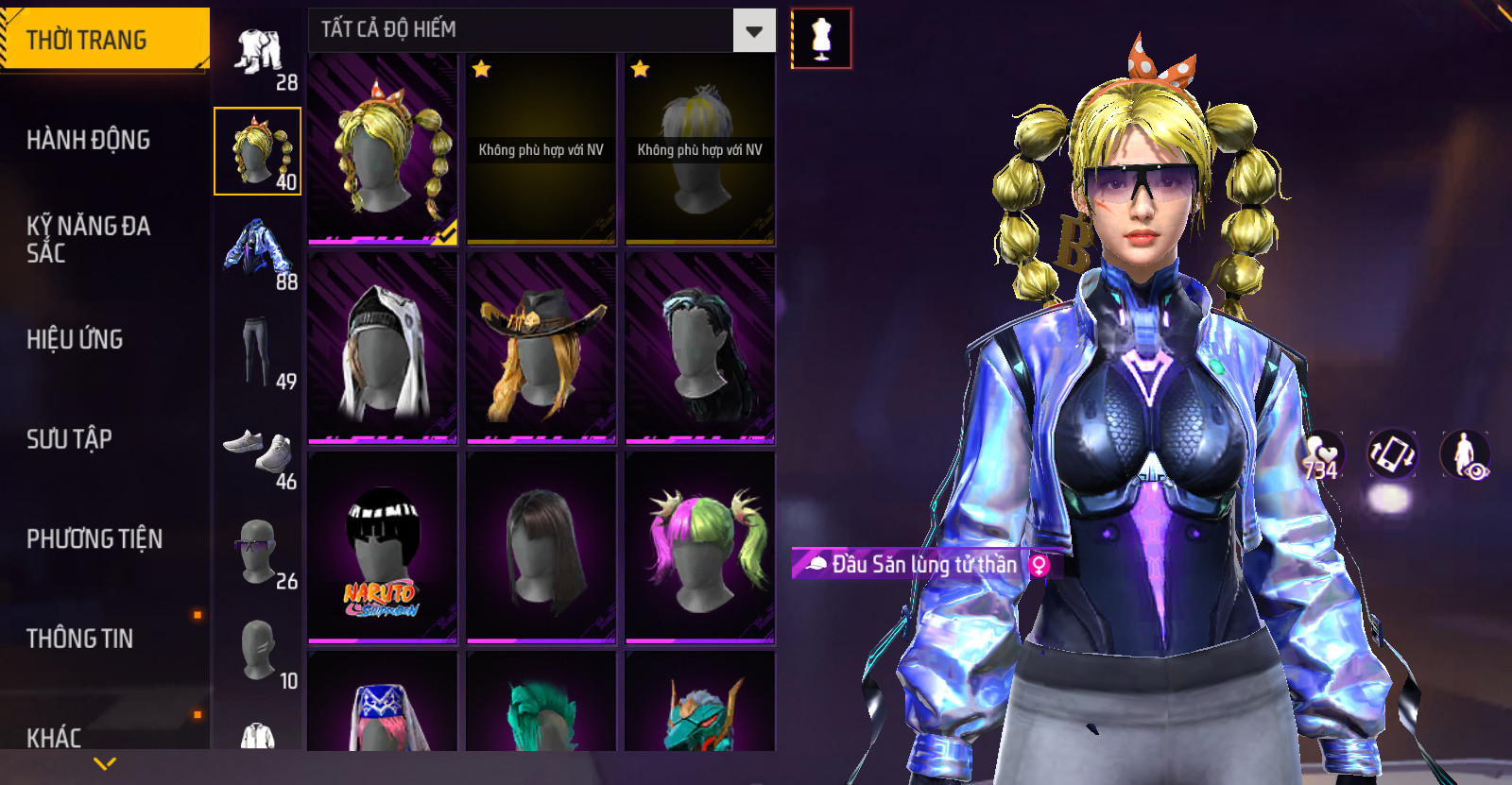Pick the sneakers shoes category
This screenshot has height=785, width=1512.
[x=259, y=452]
